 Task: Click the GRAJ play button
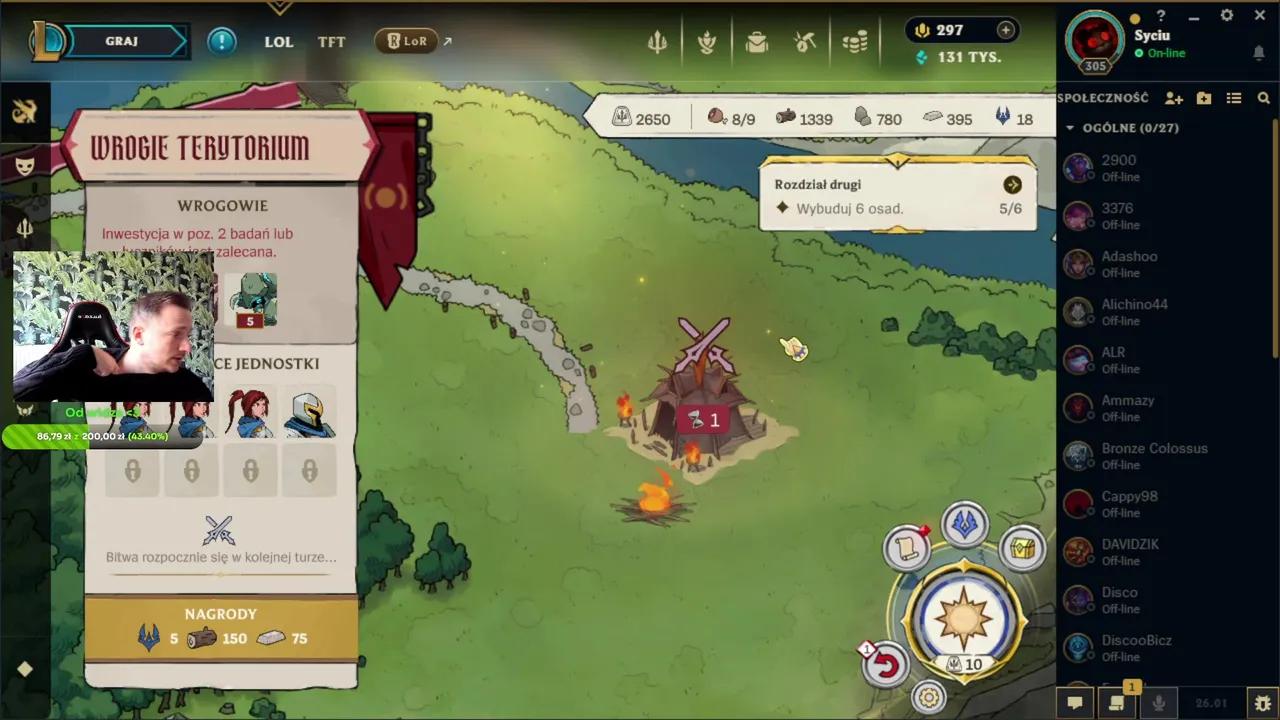pos(122,41)
